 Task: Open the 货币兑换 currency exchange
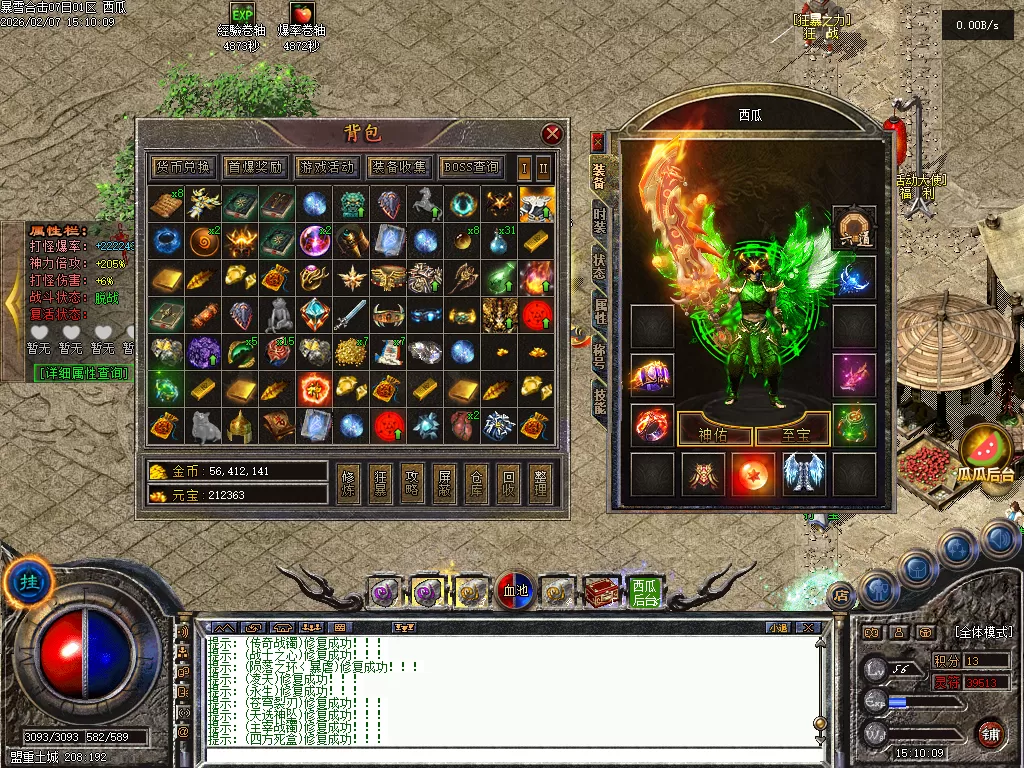(x=183, y=167)
